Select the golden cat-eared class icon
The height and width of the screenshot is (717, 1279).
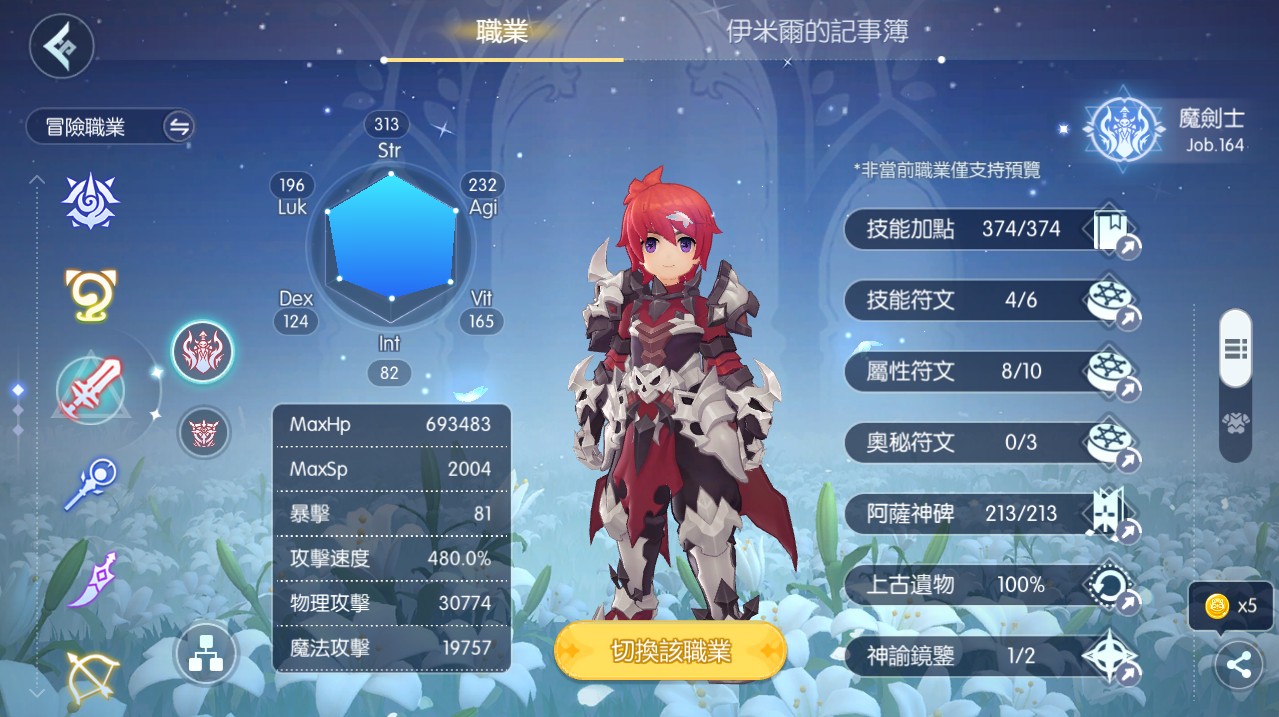click(x=91, y=295)
